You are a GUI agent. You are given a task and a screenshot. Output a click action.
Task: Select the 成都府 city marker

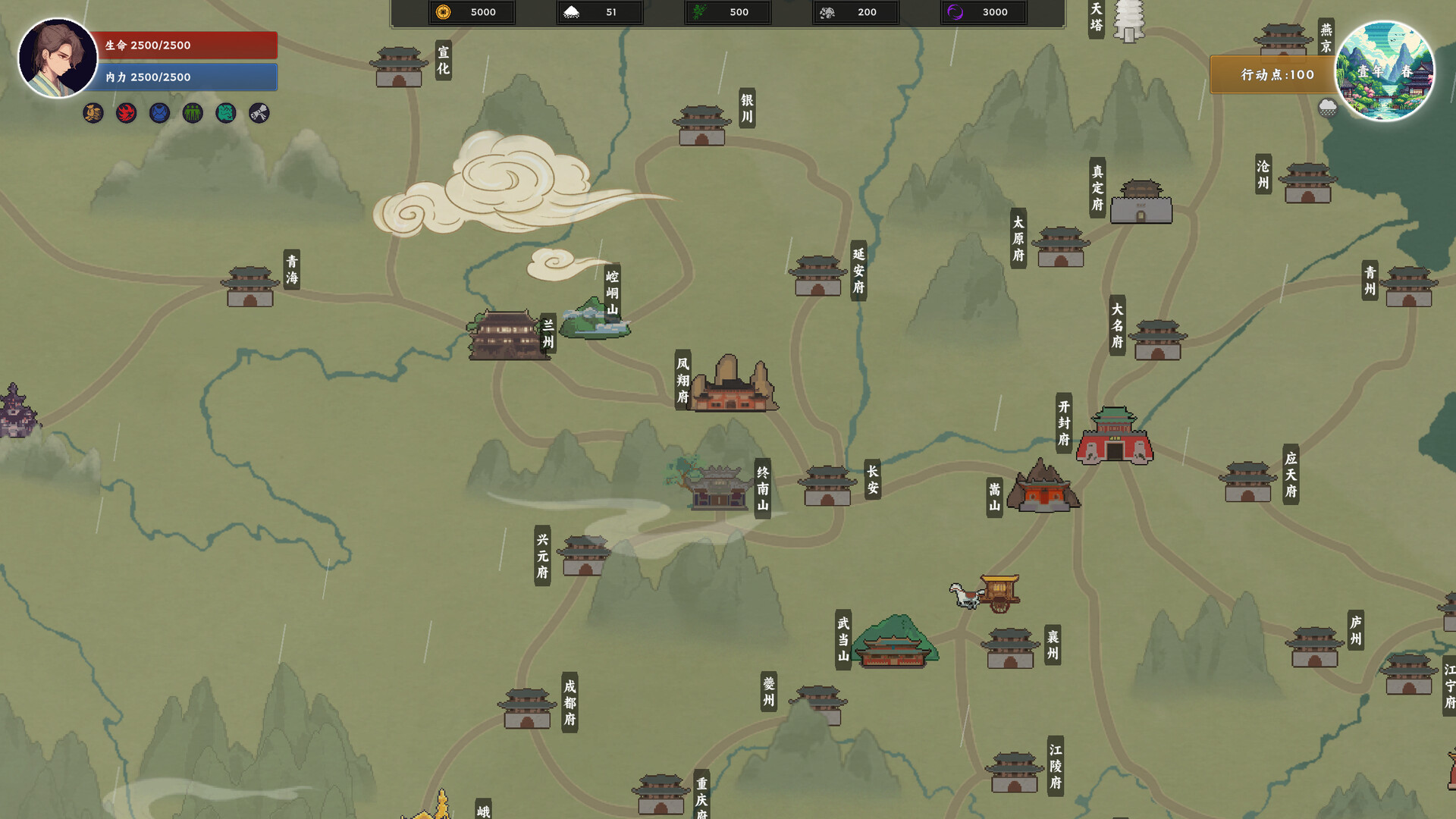(x=527, y=708)
